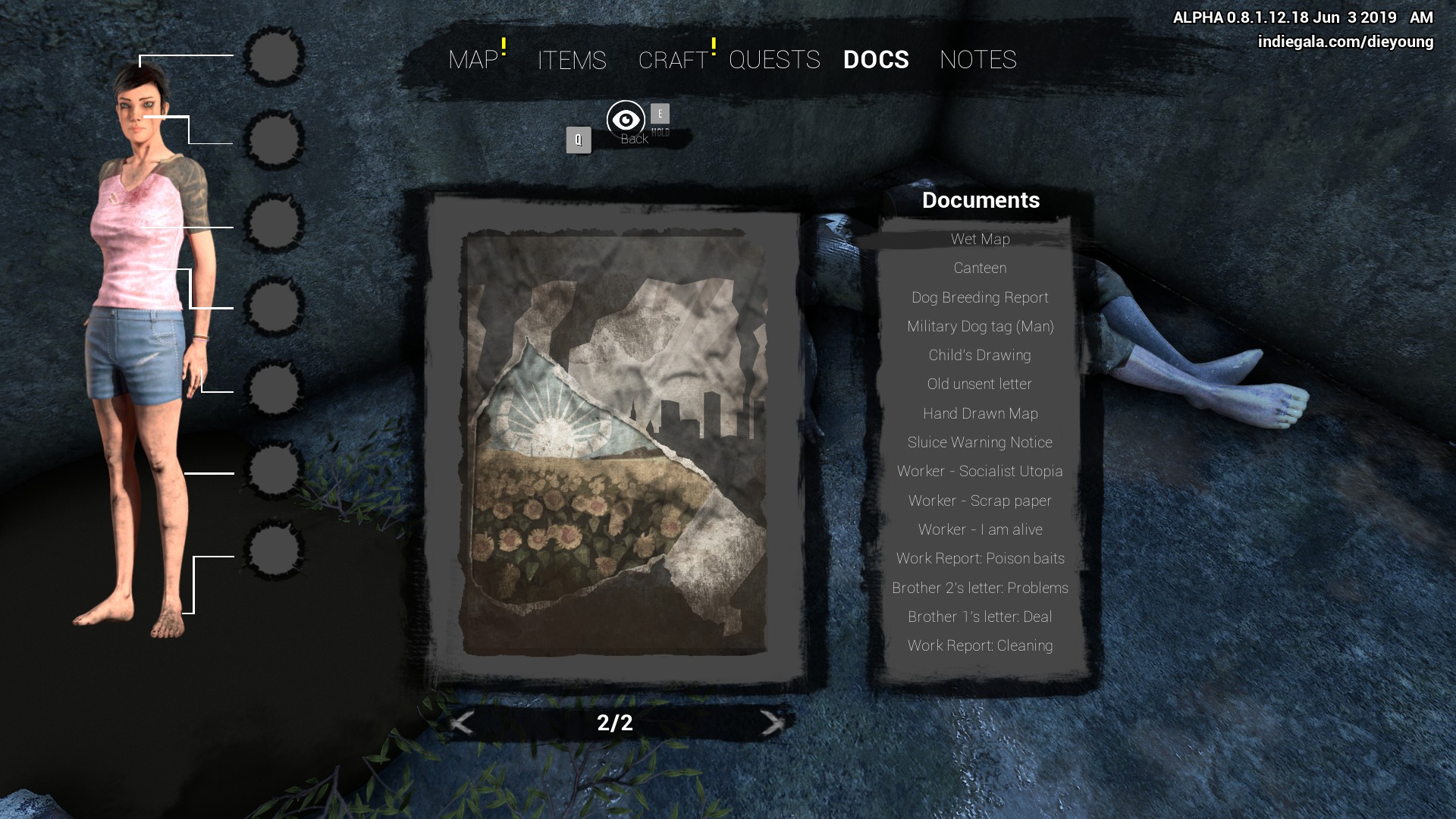Read the Dog Breeding Report

[980, 297]
